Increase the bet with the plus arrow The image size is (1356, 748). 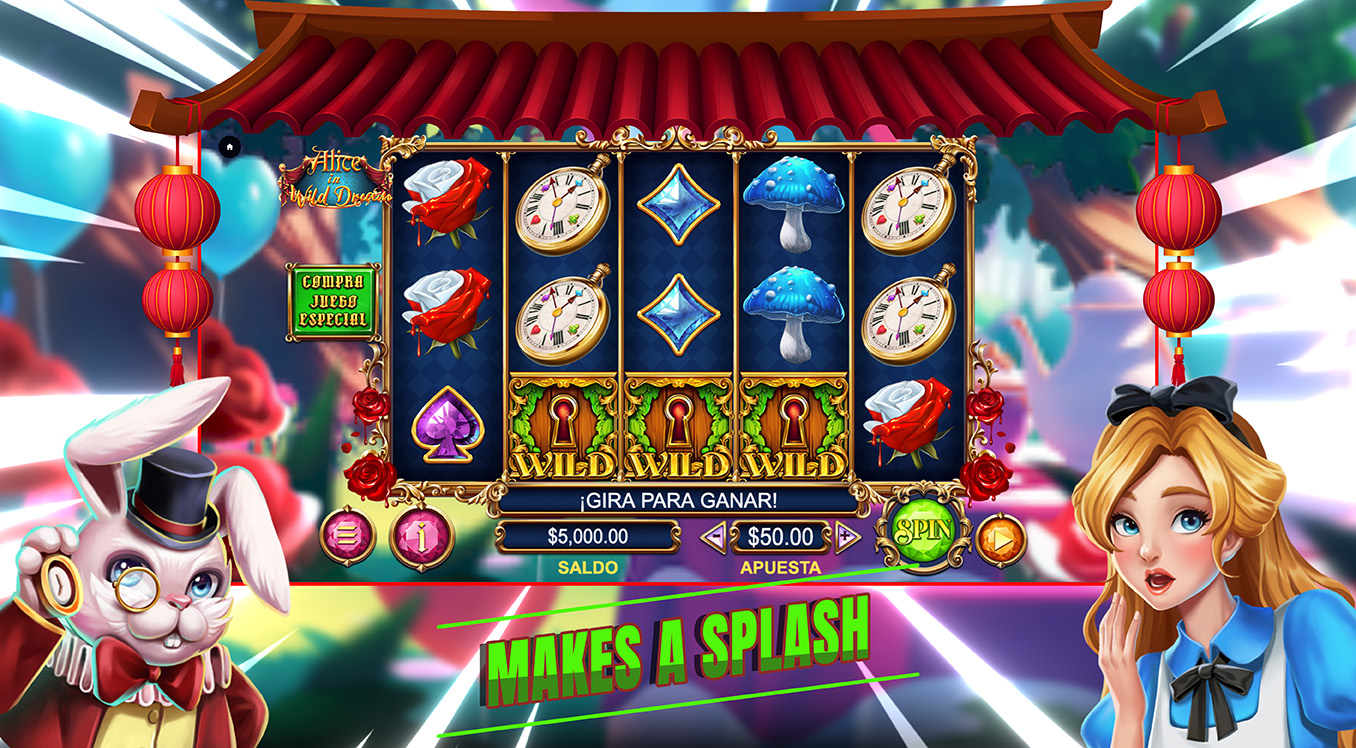847,537
